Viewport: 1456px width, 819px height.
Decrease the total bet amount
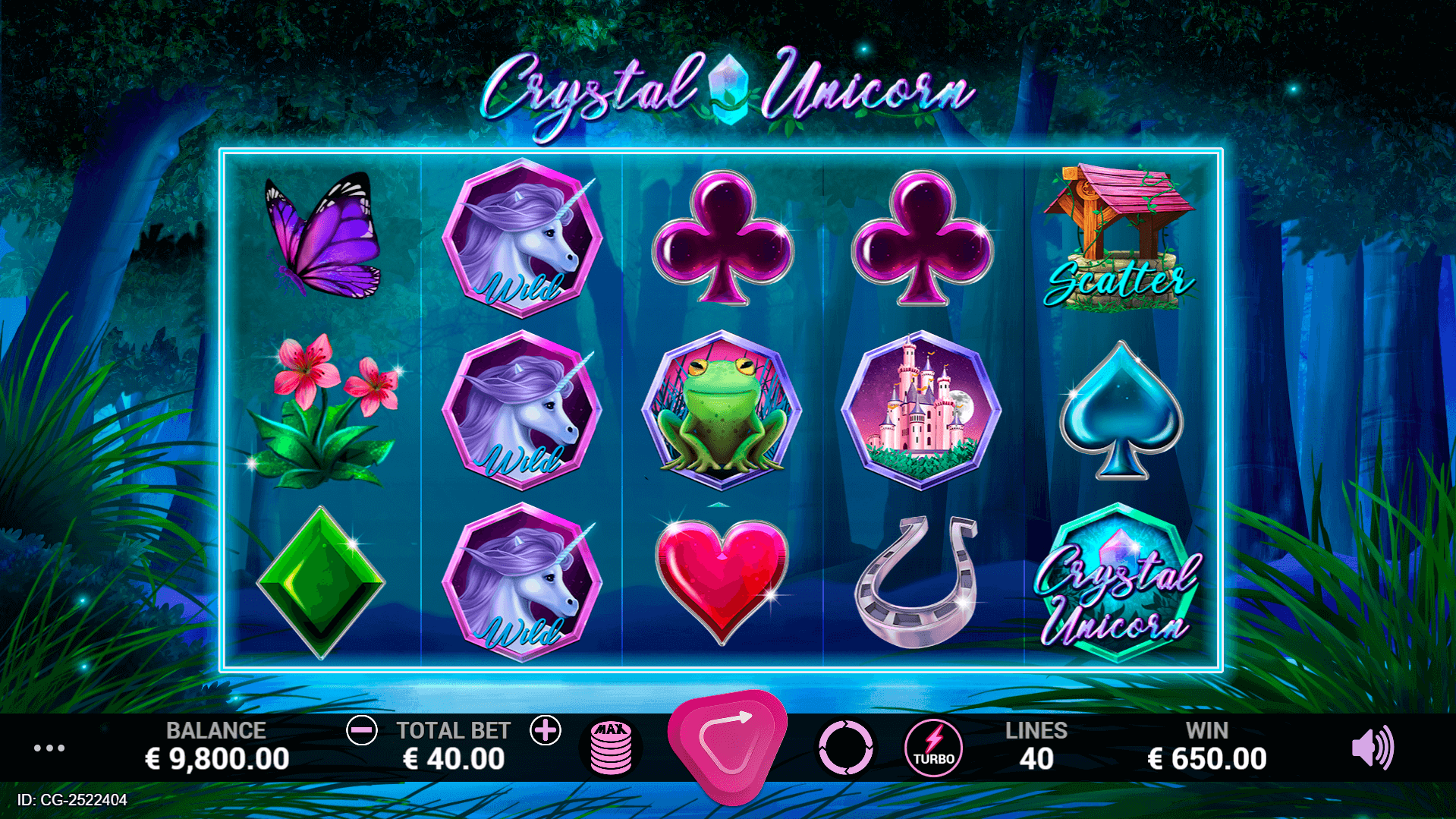(362, 731)
